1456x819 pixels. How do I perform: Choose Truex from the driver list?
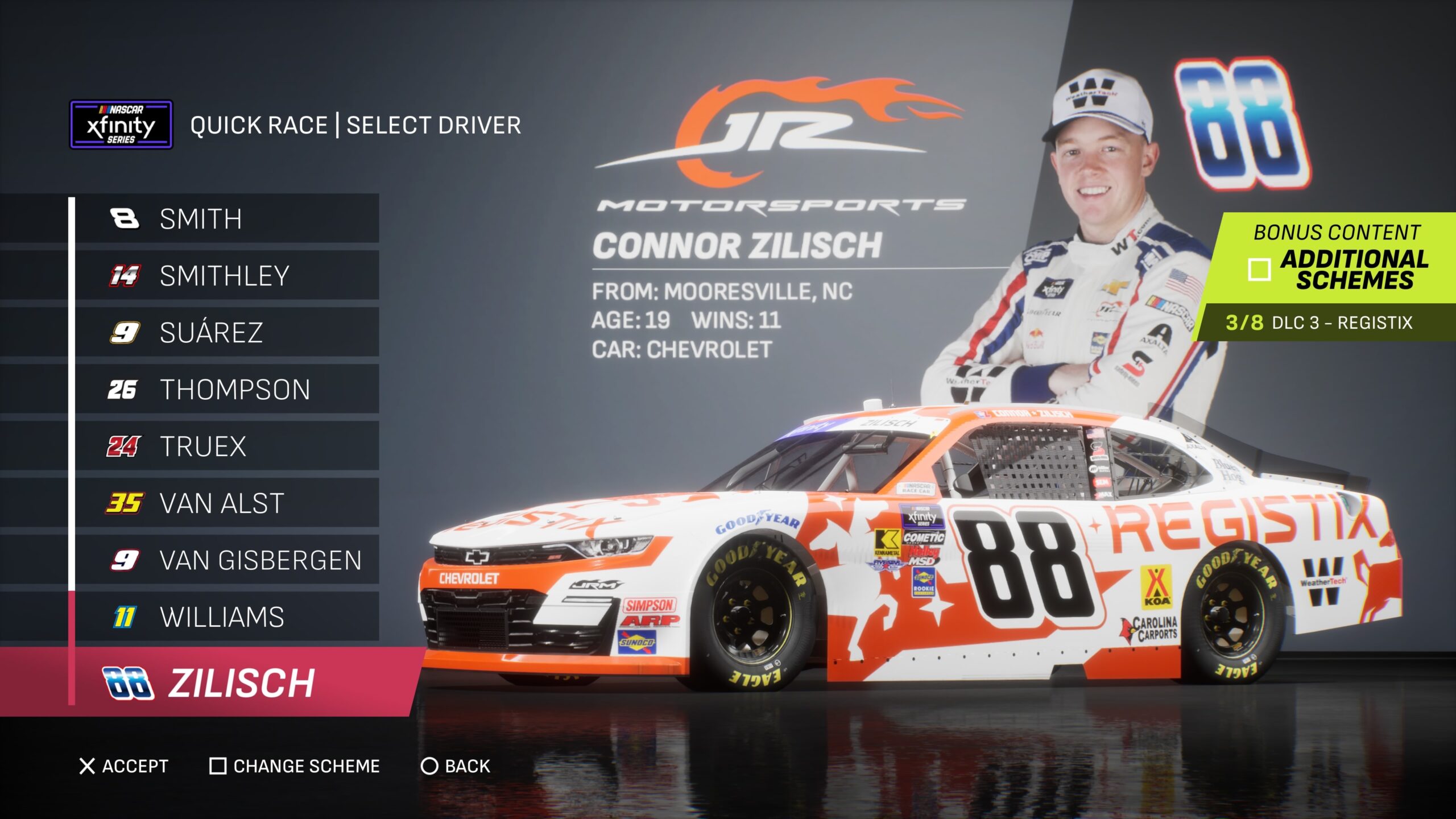tap(226, 446)
